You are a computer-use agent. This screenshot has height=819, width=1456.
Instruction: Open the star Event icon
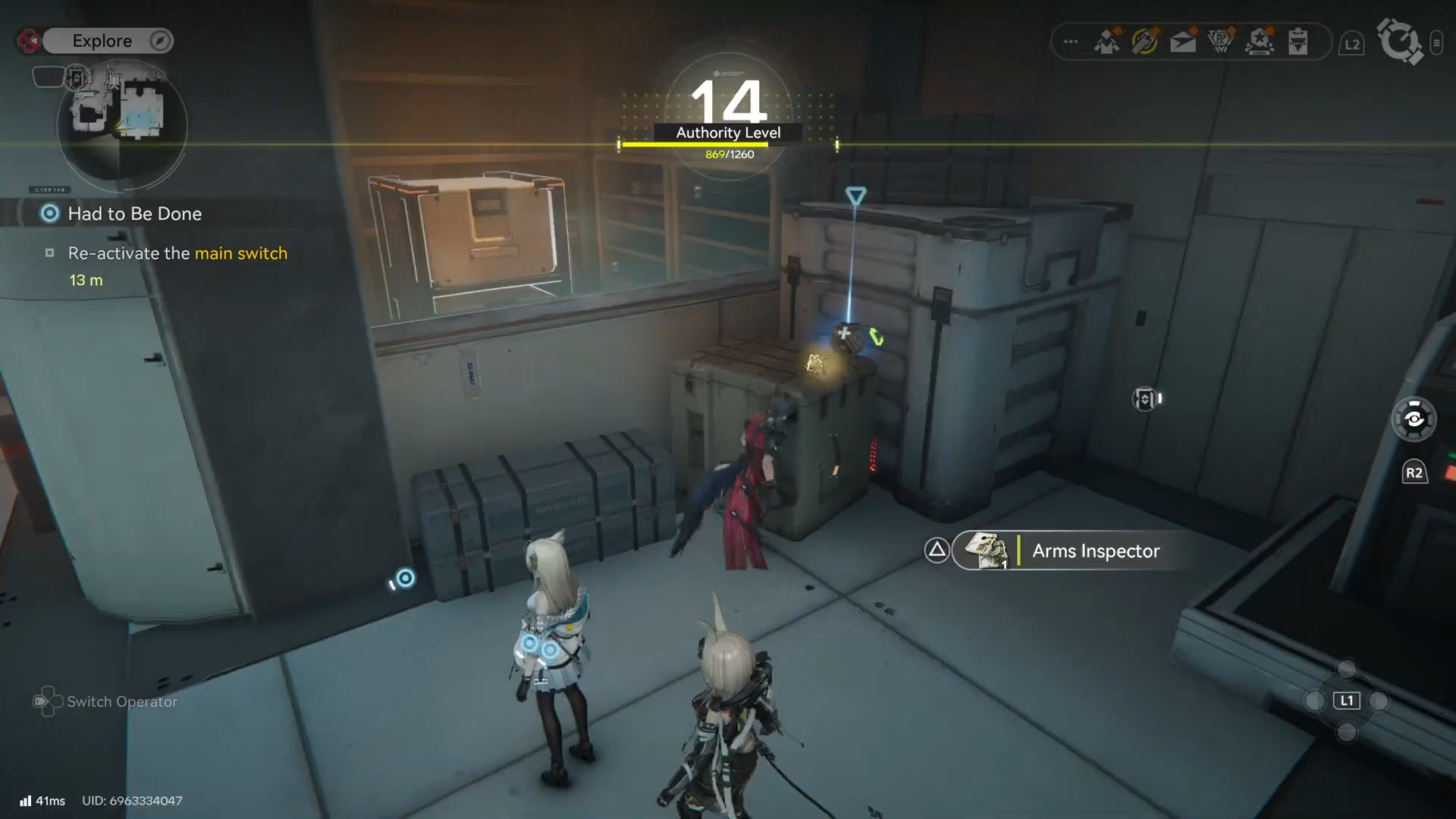(x=1260, y=42)
